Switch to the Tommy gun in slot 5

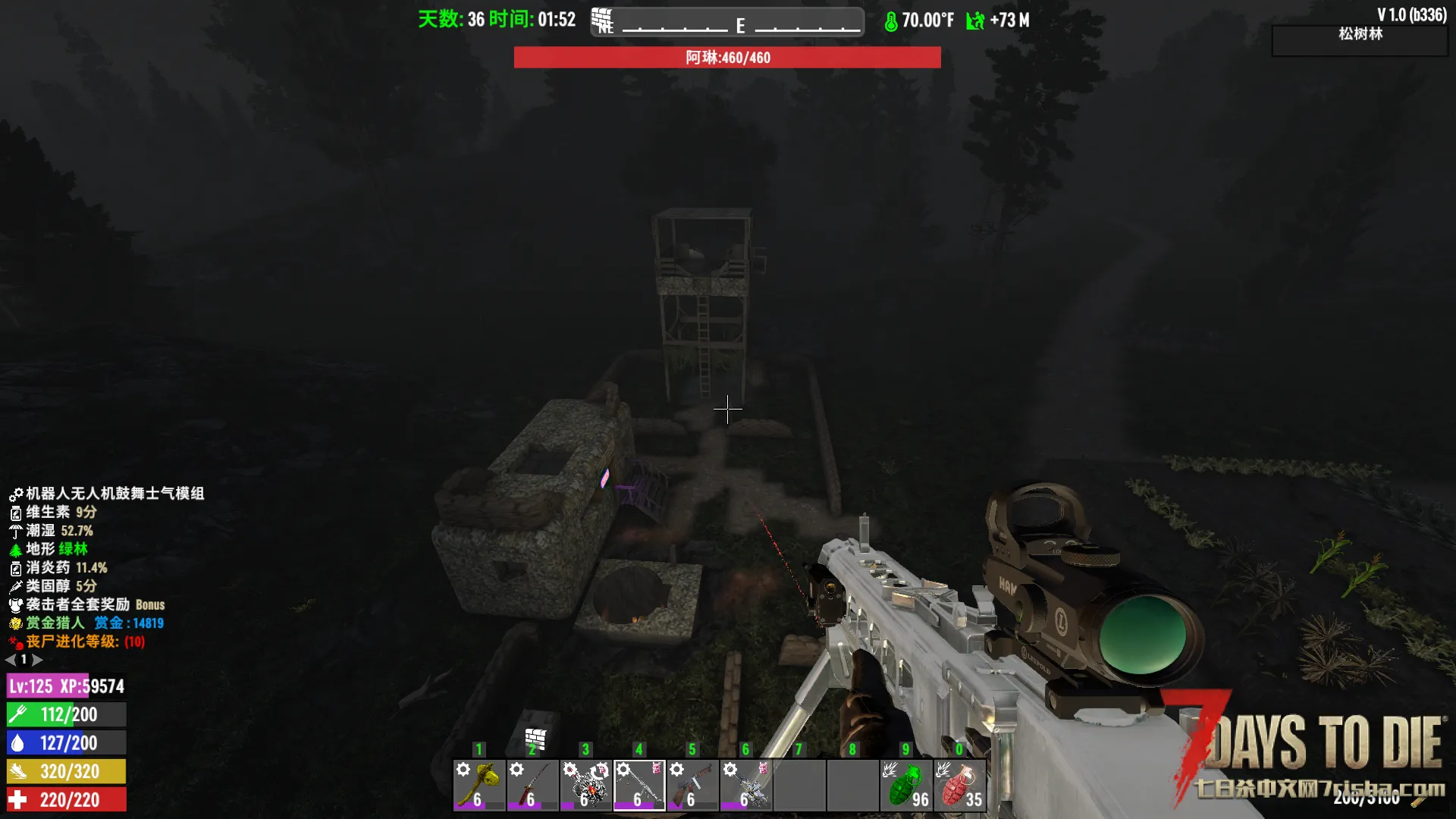click(692, 785)
